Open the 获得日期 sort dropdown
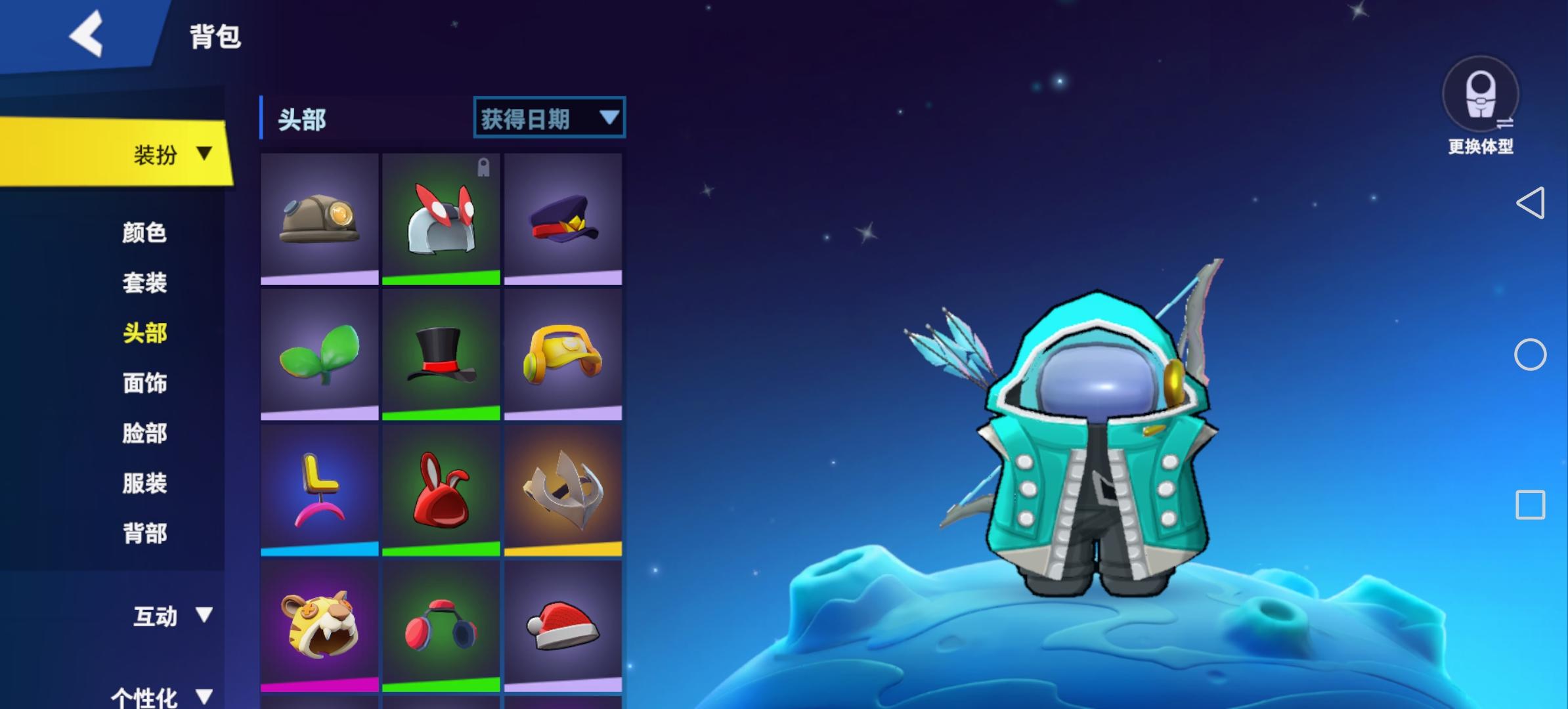The image size is (1568, 709). [548, 118]
